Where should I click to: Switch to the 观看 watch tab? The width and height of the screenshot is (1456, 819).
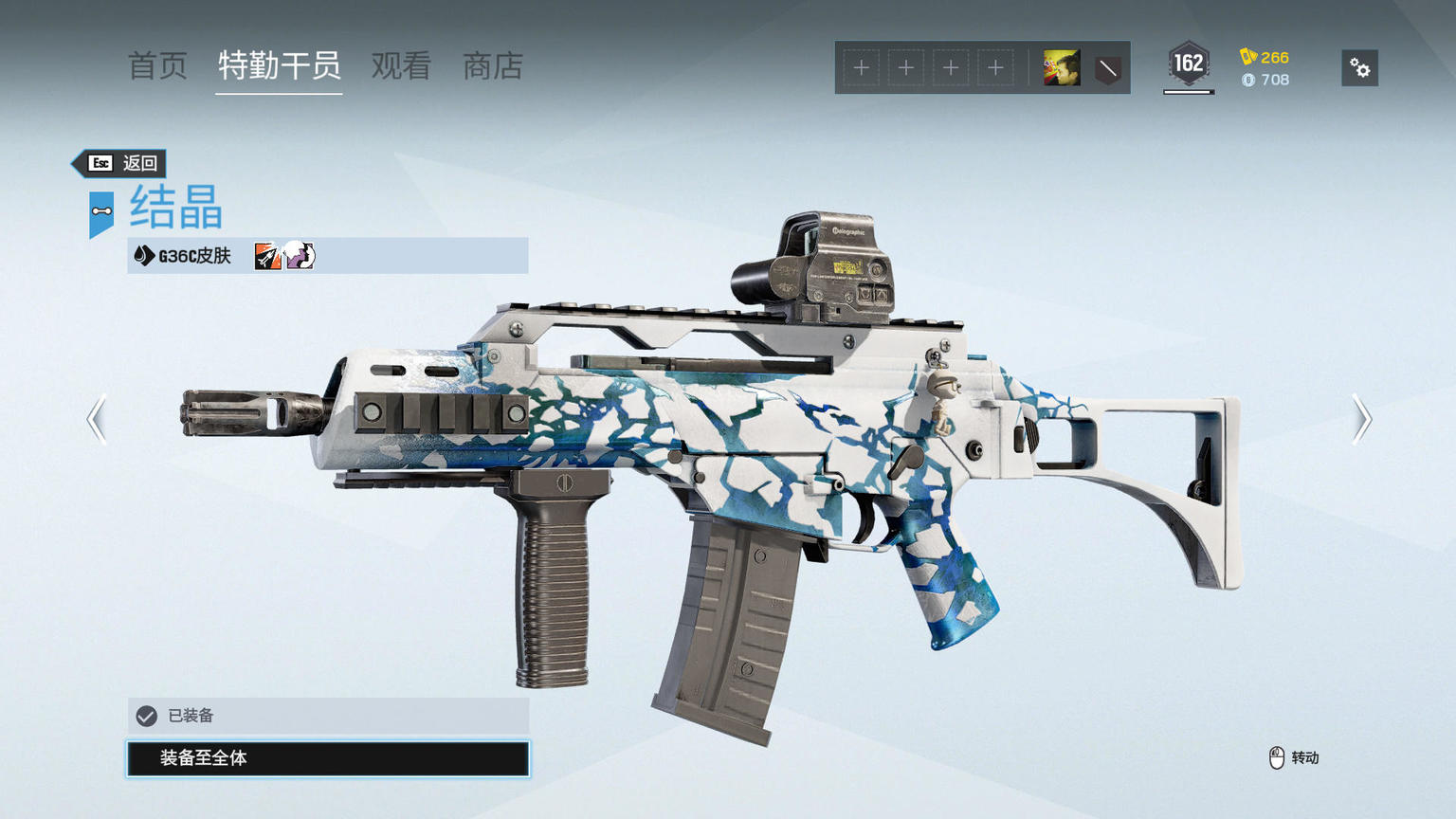(x=401, y=66)
